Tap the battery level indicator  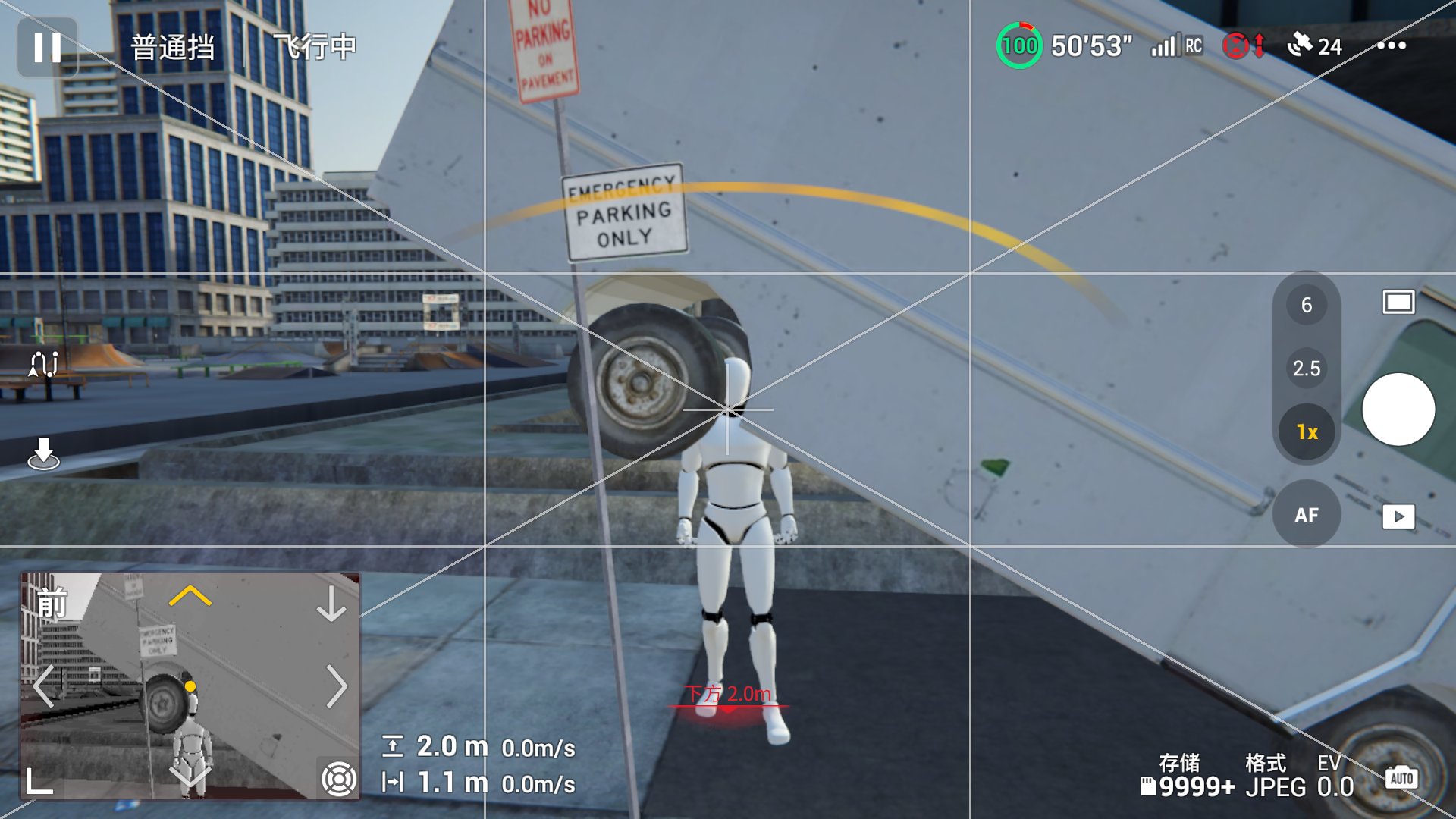coord(1018,45)
